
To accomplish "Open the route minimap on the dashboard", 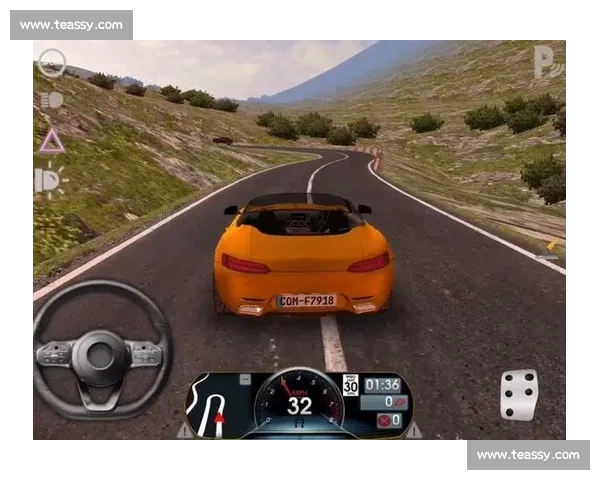I will tap(214, 406).
